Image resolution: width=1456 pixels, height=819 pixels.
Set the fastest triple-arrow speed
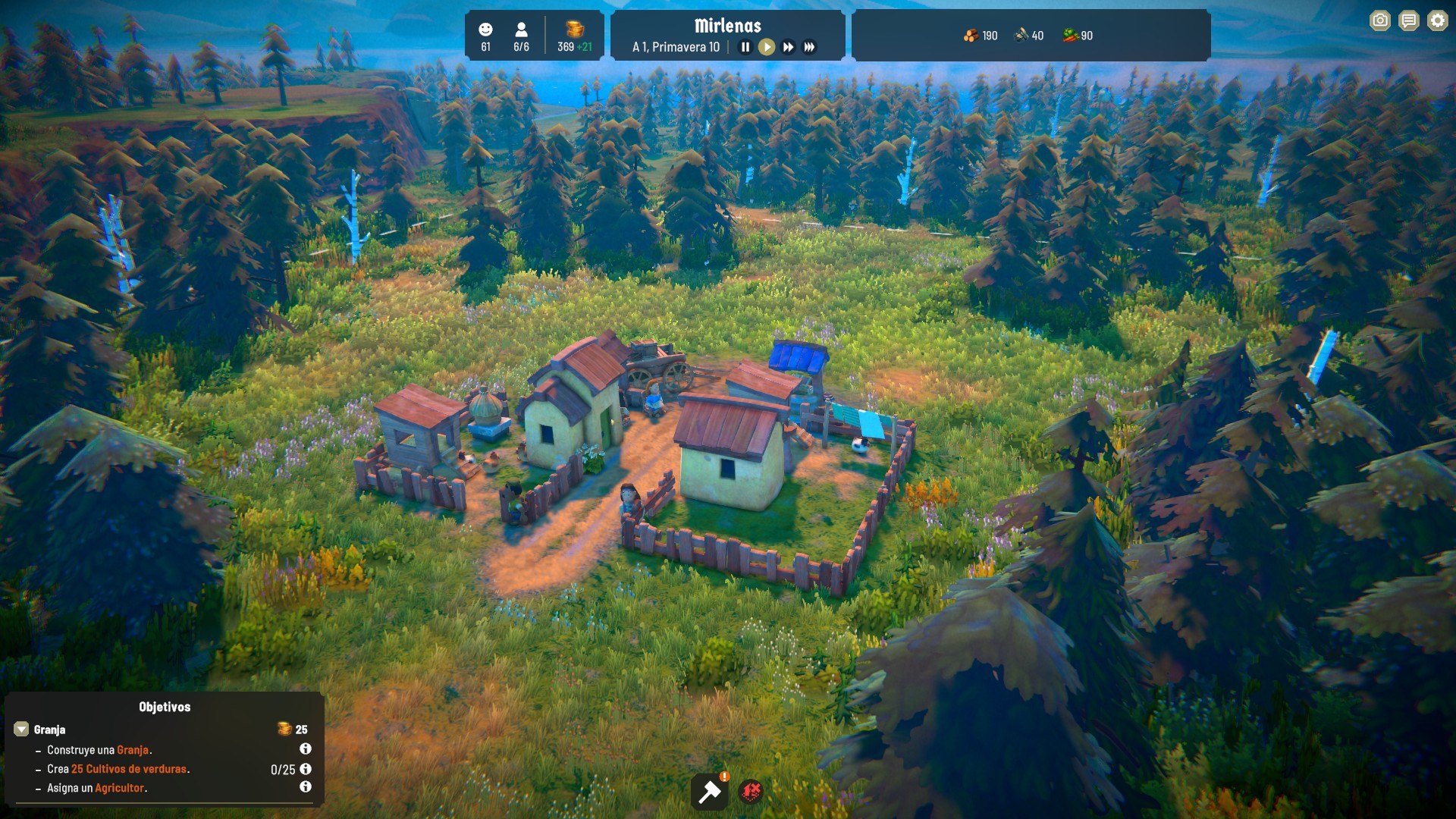[x=810, y=47]
